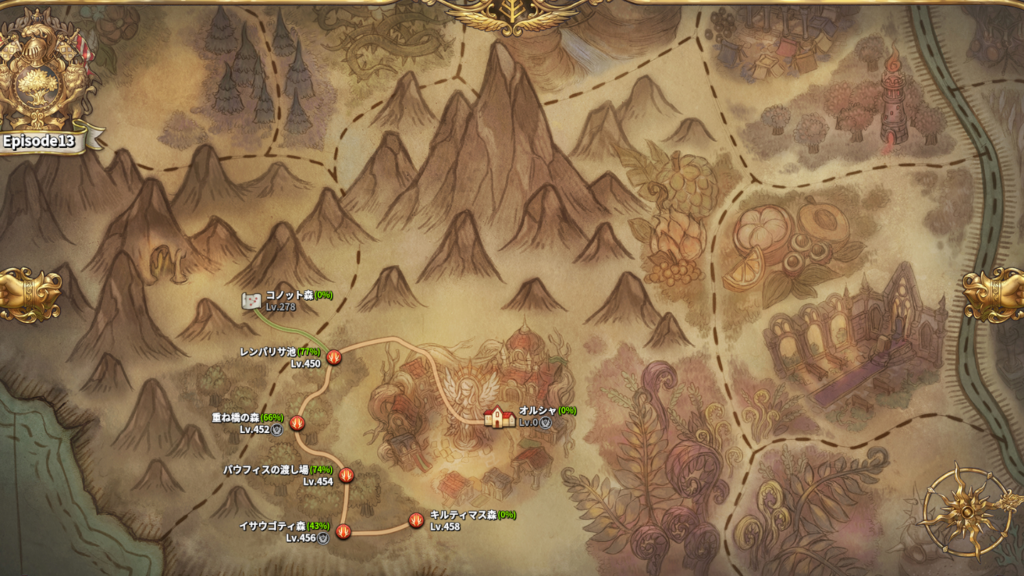Click the パウフィスの渡し場 Lv.454 node
1024x576 pixels.
tap(347, 475)
